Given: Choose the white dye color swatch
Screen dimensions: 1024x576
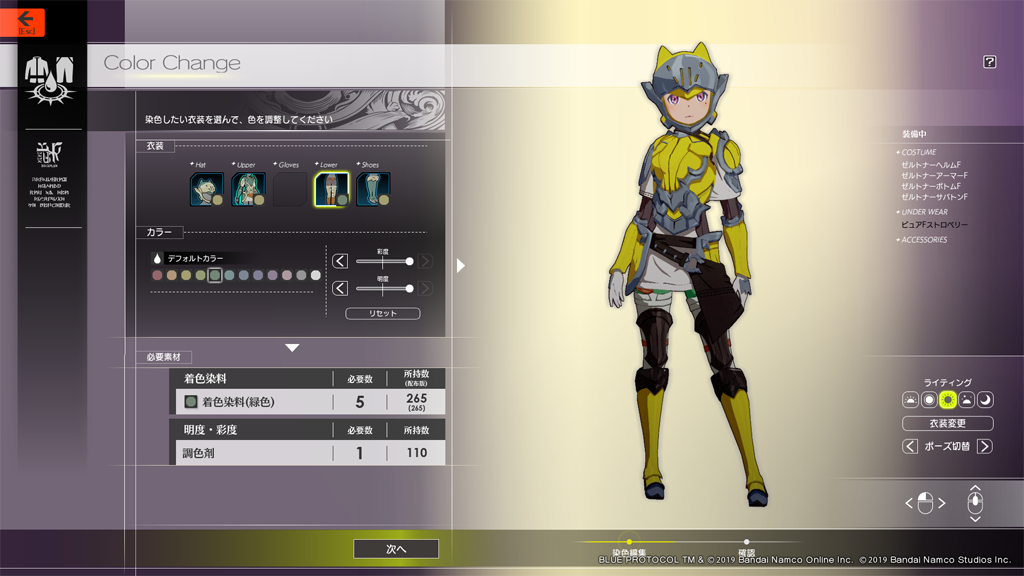Looking at the screenshot, I should pos(316,275).
